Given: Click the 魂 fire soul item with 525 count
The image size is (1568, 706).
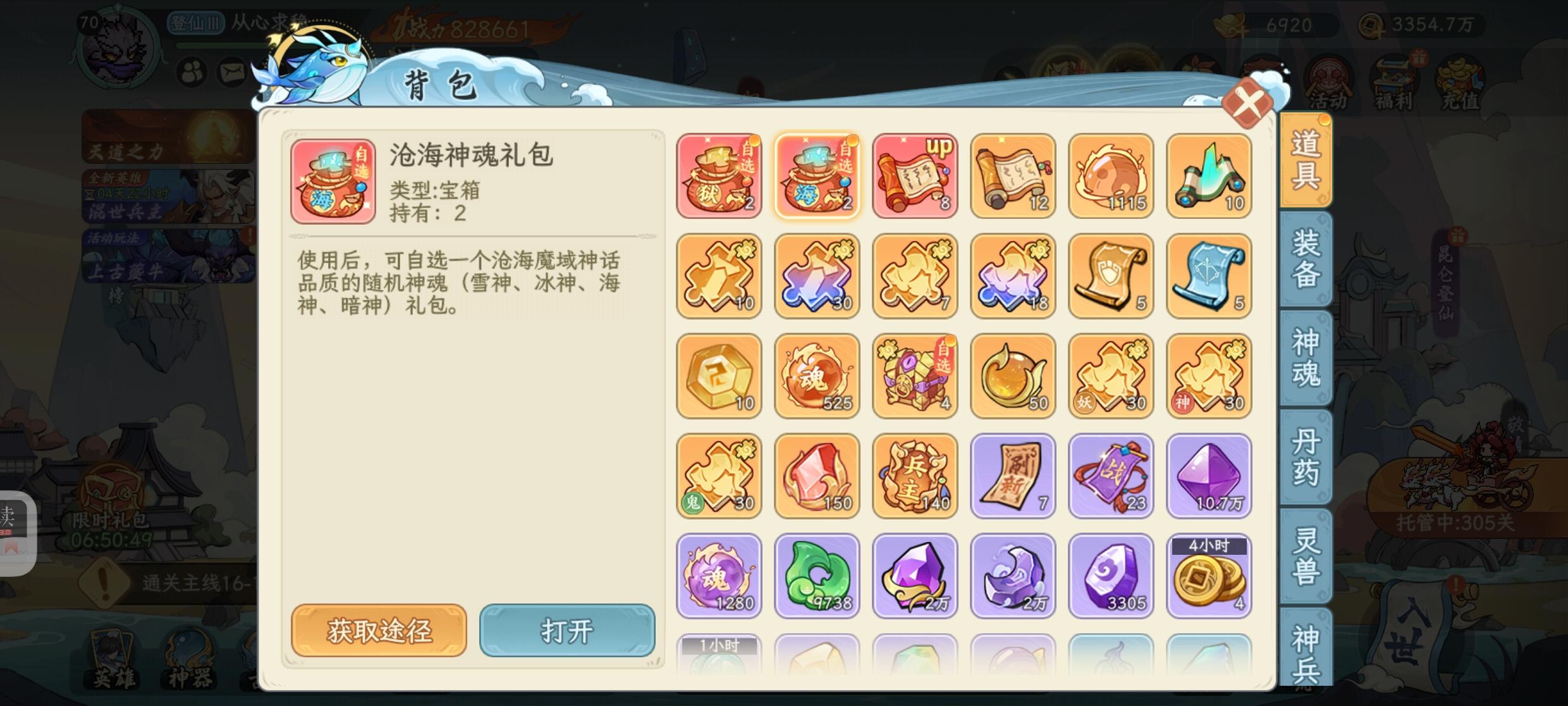Looking at the screenshot, I should point(817,376).
